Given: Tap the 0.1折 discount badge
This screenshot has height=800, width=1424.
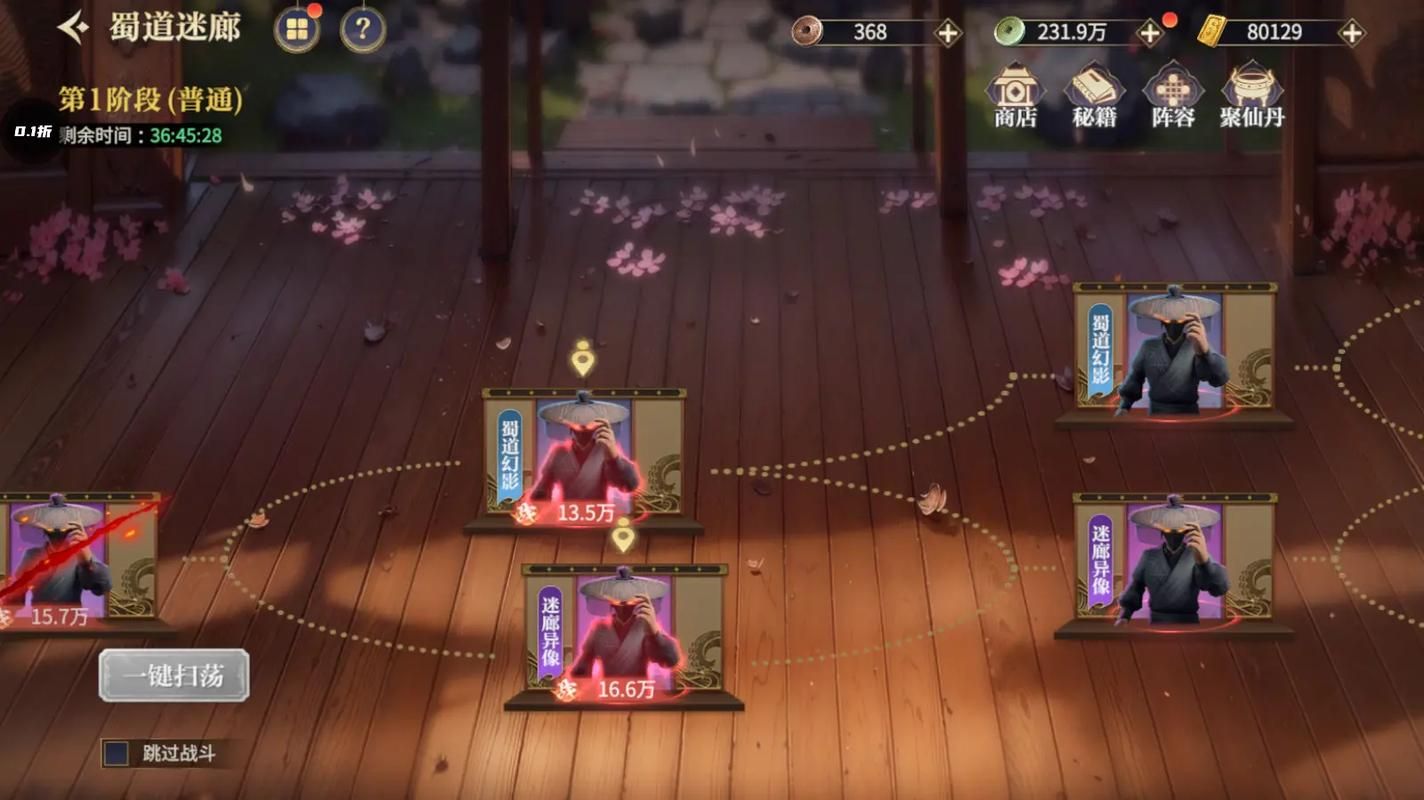Looking at the screenshot, I should [x=32, y=132].
